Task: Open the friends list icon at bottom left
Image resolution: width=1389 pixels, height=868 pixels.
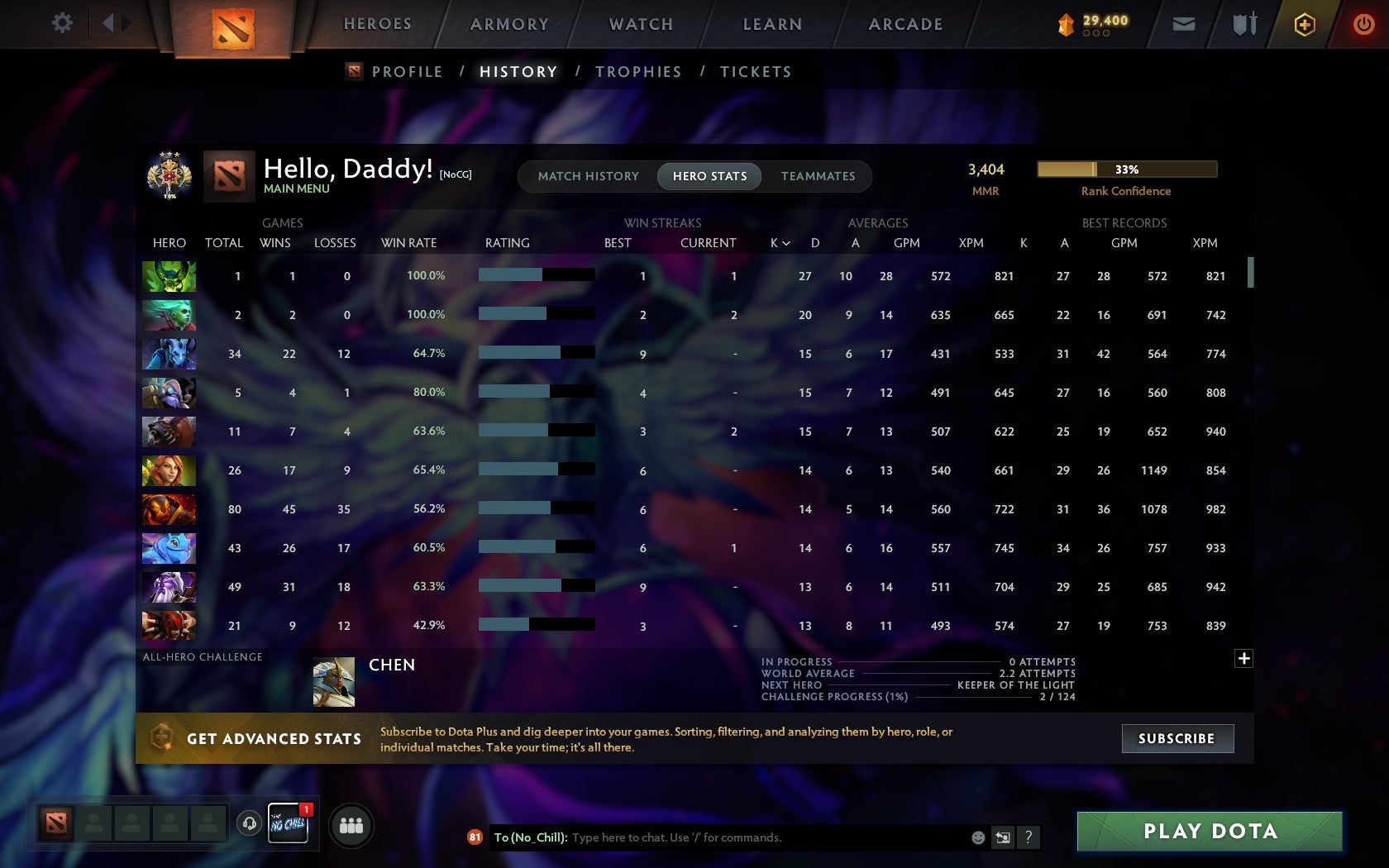Action: click(x=351, y=825)
